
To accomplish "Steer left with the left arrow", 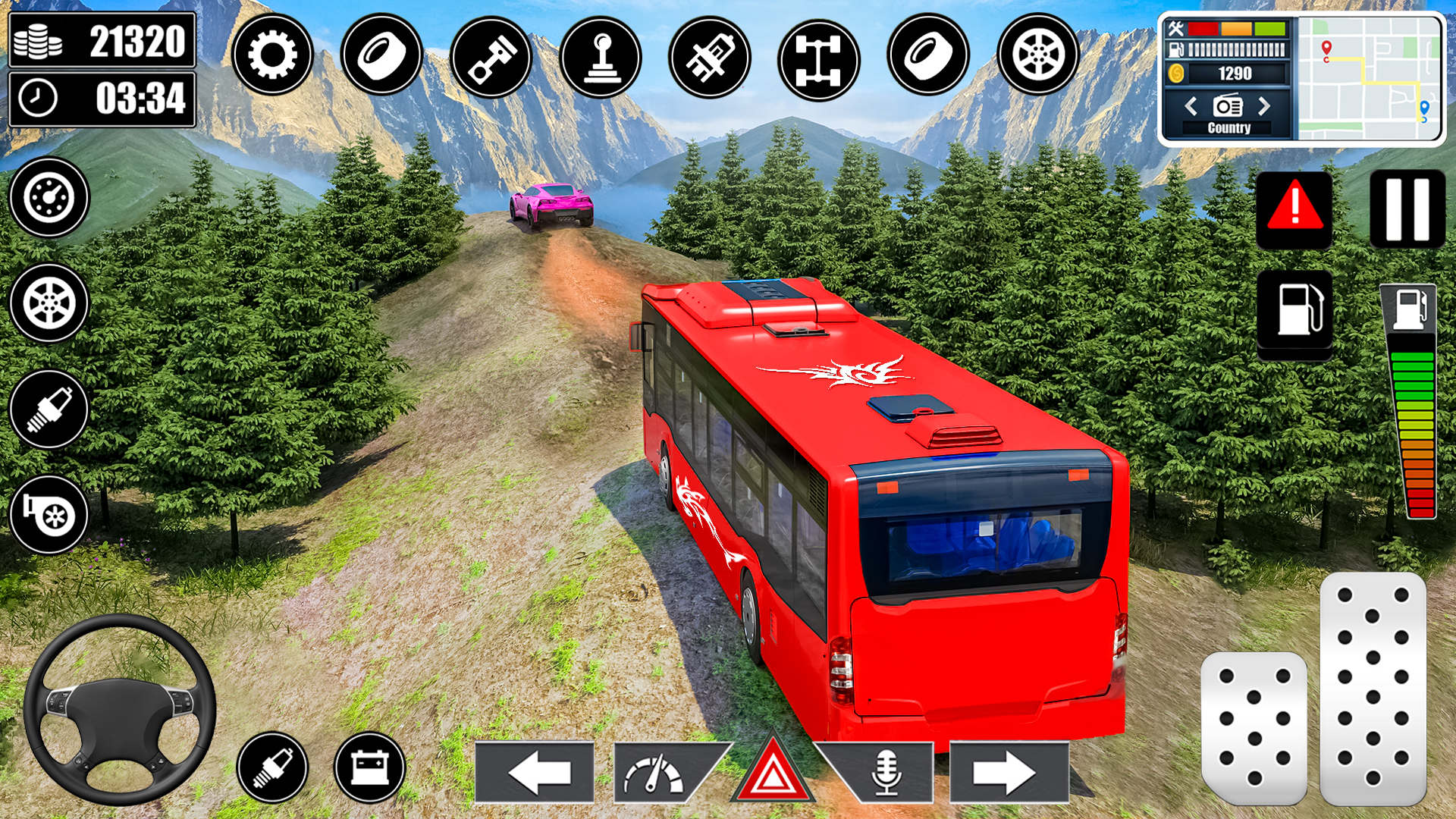I will [535, 772].
